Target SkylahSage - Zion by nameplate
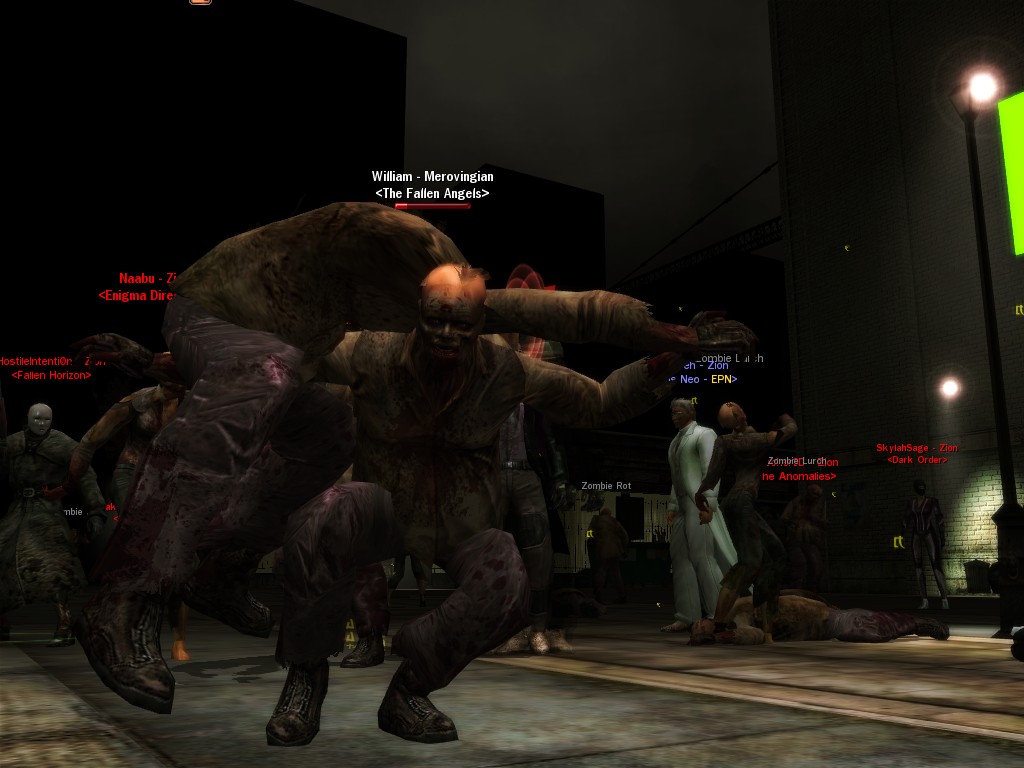 click(917, 448)
